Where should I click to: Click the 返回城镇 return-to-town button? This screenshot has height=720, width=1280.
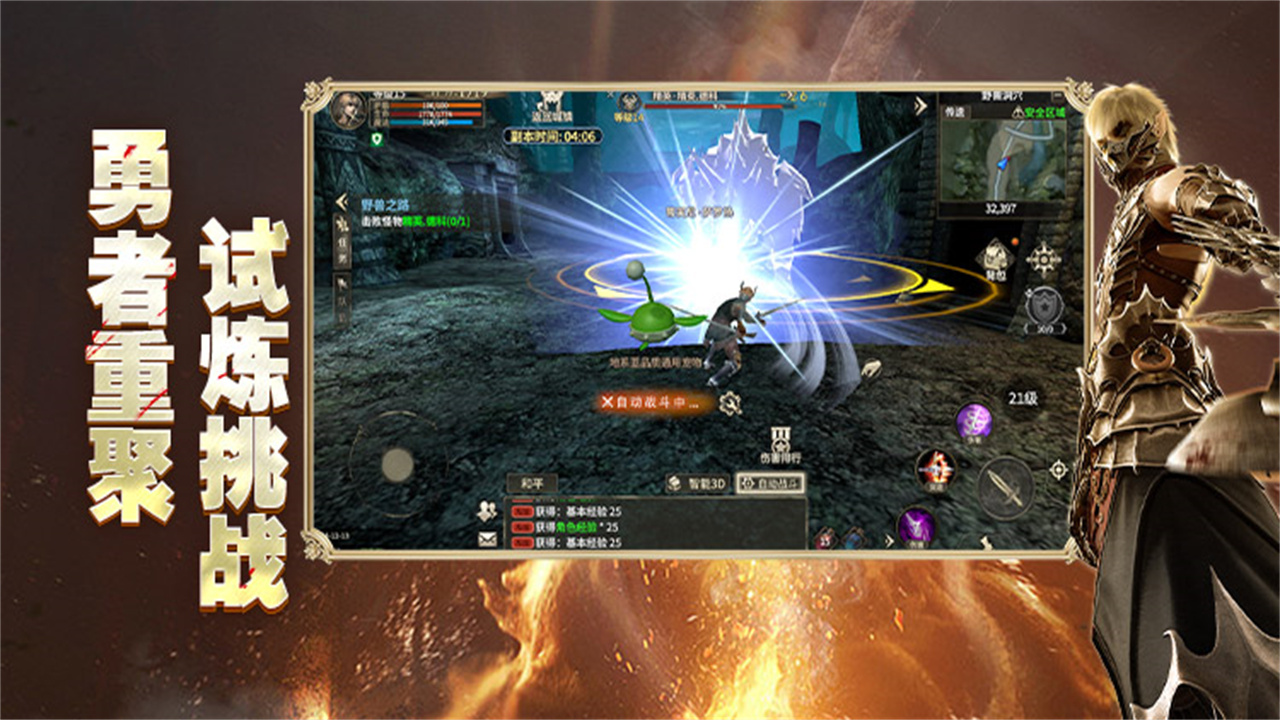click(x=548, y=107)
